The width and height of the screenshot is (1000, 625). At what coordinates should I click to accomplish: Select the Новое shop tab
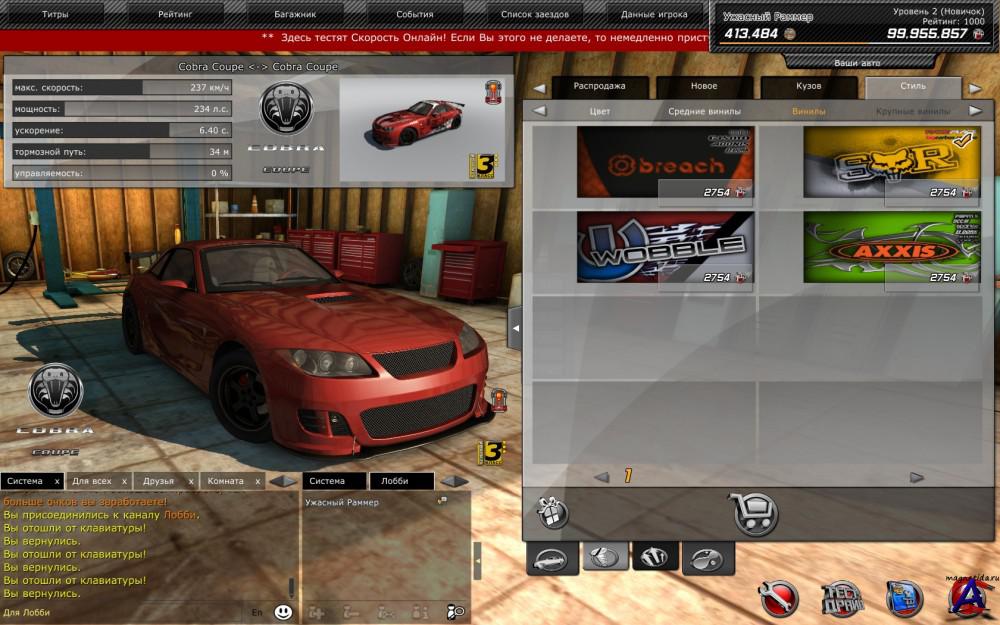[704, 87]
